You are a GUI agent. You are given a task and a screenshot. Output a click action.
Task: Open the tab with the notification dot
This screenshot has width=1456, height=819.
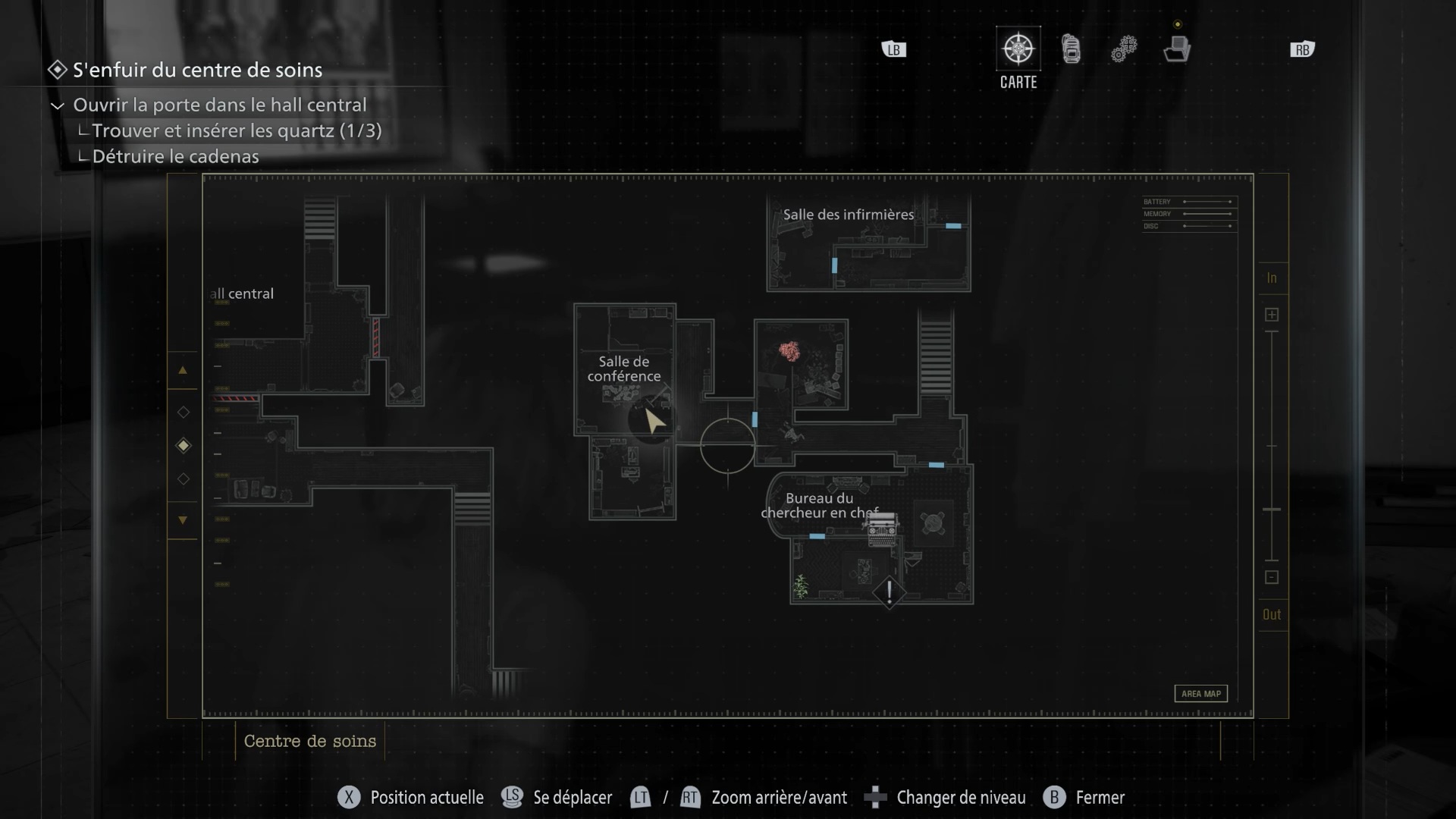[x=1177, y=49]
